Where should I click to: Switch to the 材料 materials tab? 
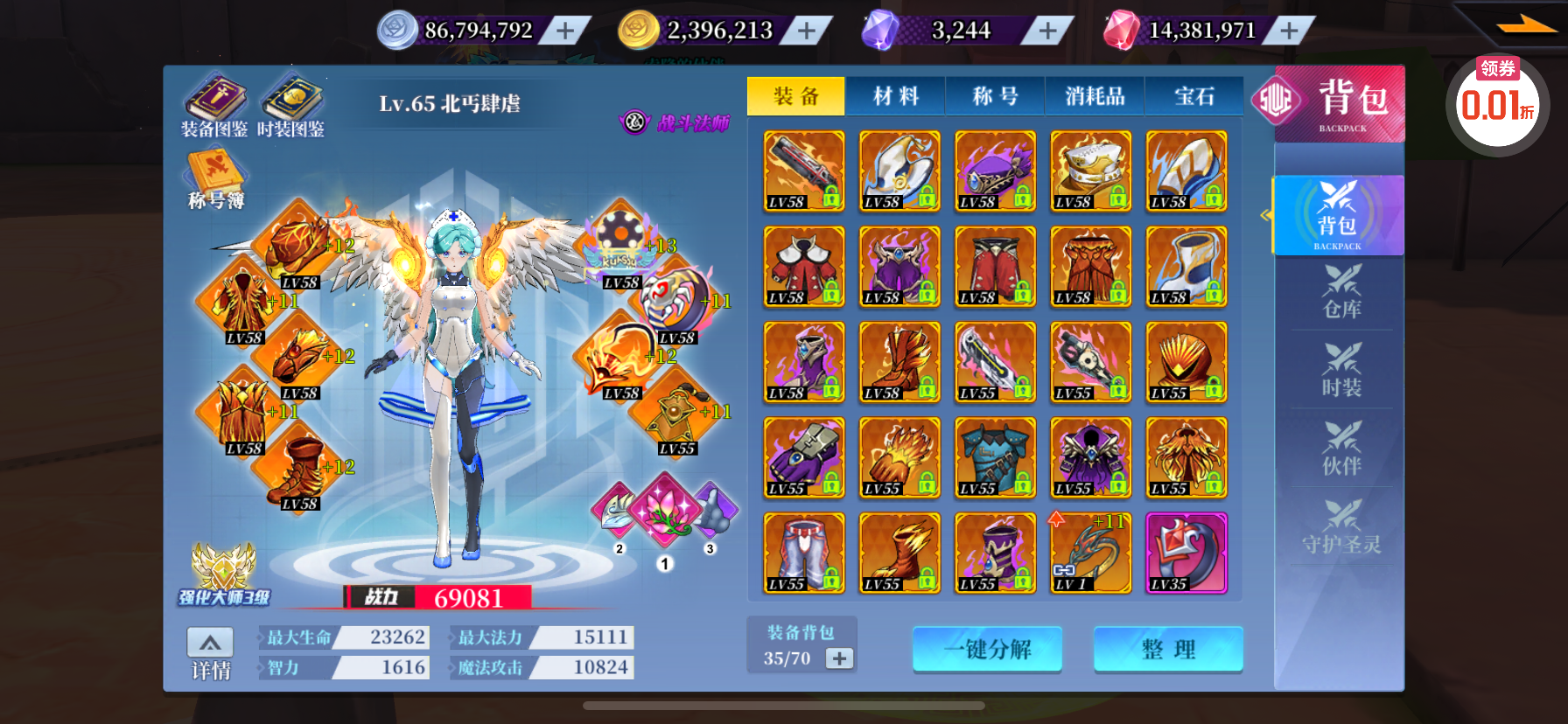895,96
